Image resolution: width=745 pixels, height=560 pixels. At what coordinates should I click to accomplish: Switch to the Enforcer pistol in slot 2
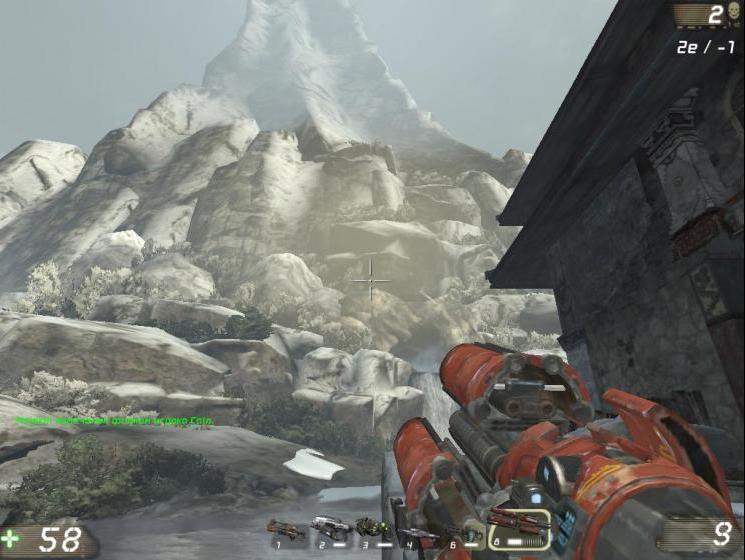(329, 526)
